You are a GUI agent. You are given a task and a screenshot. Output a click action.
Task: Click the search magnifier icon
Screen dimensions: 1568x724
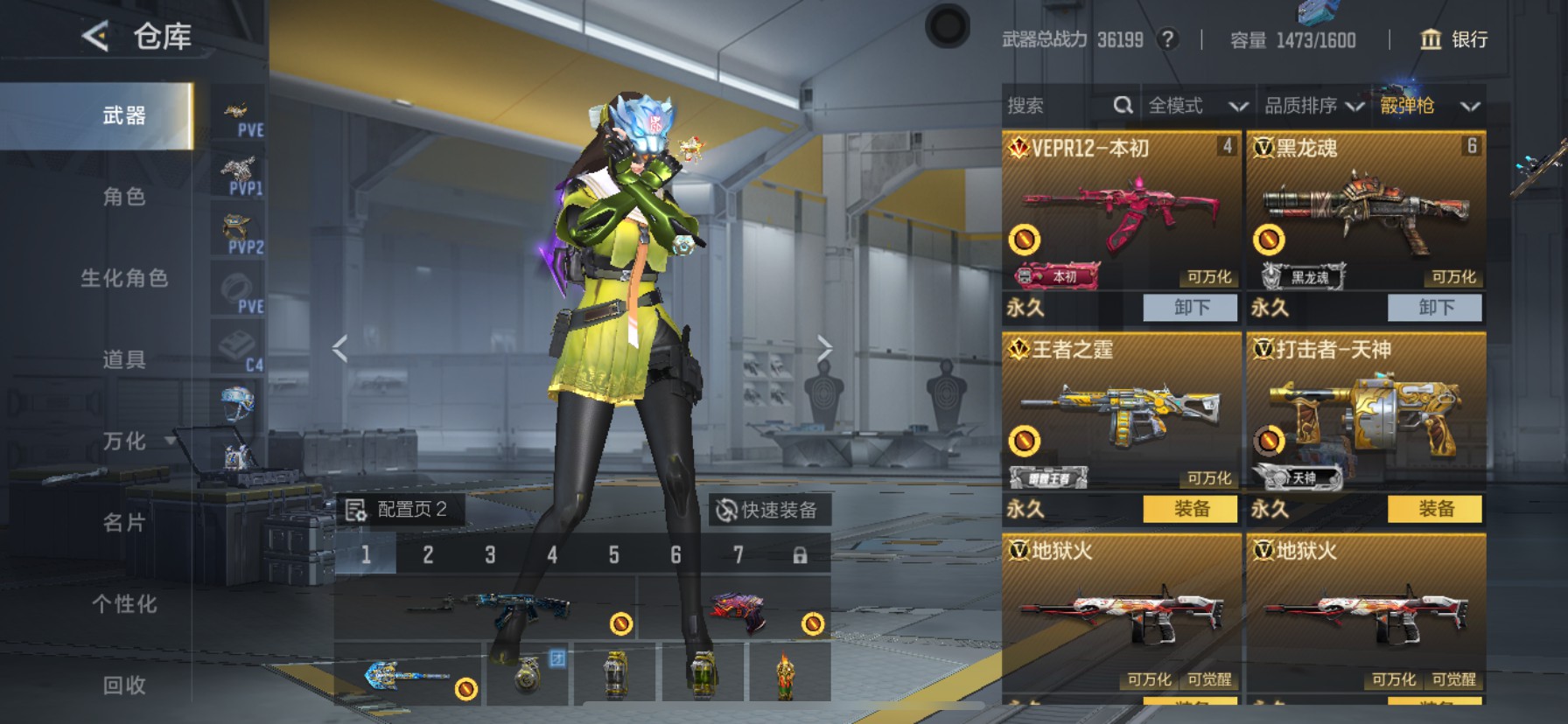(1123, 105)
